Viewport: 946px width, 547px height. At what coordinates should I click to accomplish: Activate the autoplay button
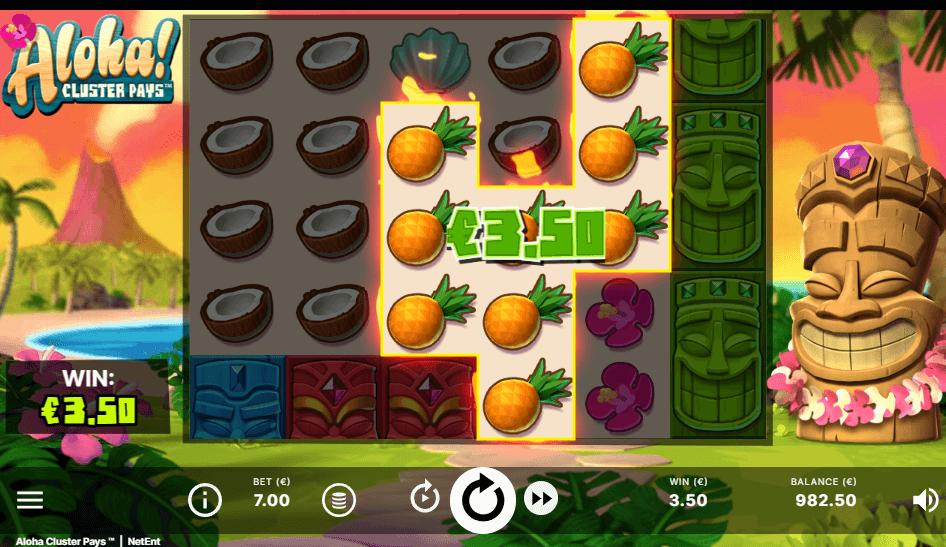pos(425,496)
